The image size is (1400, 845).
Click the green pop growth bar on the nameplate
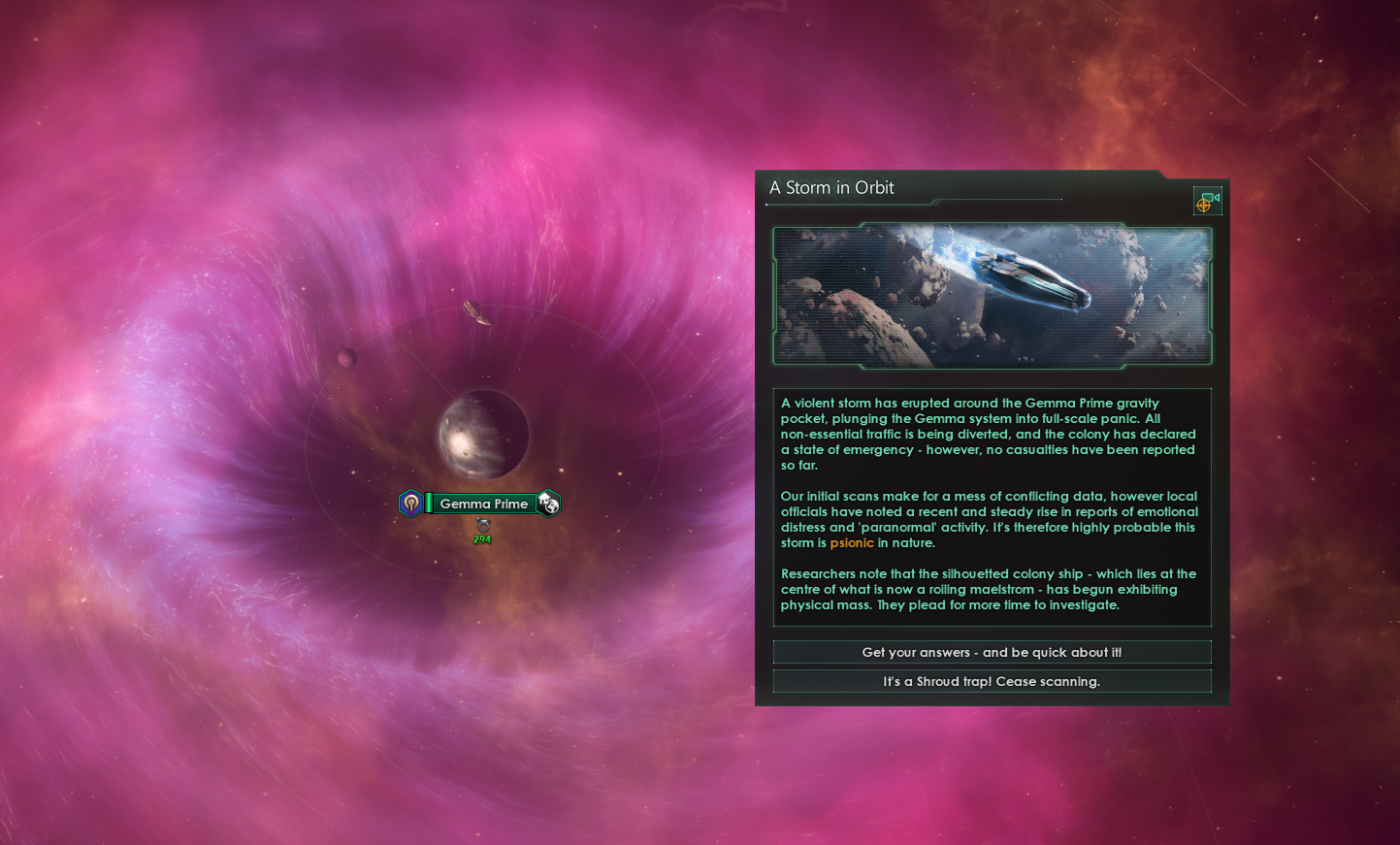[429, 504]
